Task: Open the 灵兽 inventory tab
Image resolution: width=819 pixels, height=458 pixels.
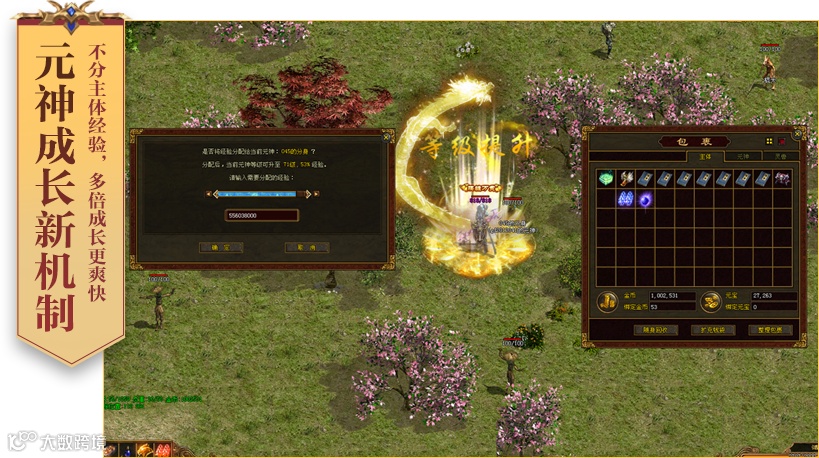Action: pos(780,157)
